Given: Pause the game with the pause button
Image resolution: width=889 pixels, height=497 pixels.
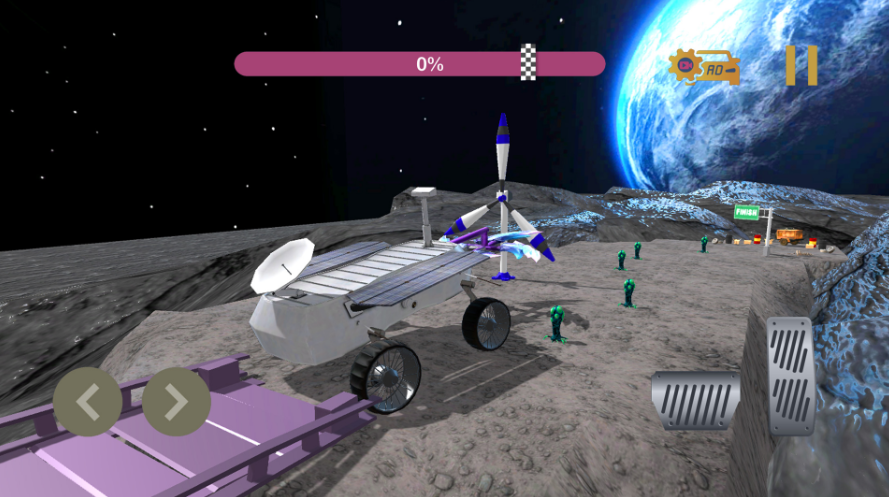Looking at the screenshot, I should (801, 66).
